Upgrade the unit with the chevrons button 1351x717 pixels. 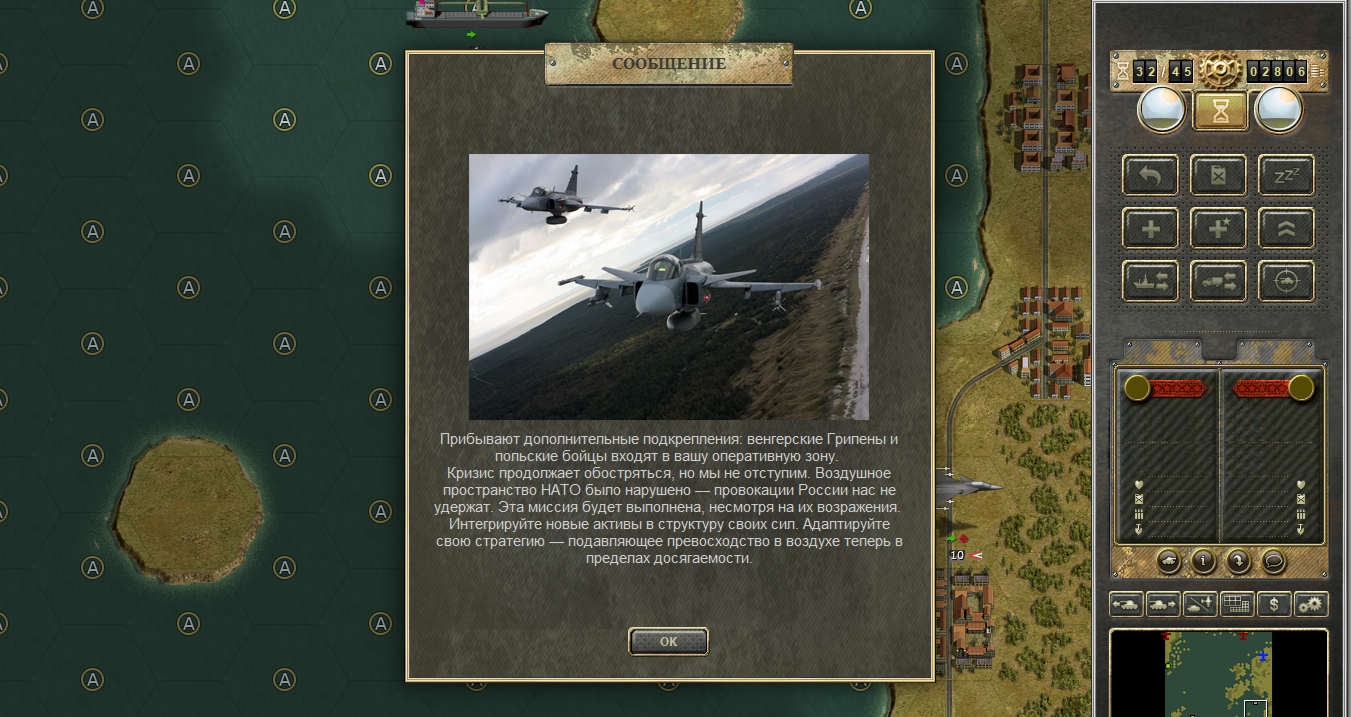pyautogui.click(x=1285, y=228)
